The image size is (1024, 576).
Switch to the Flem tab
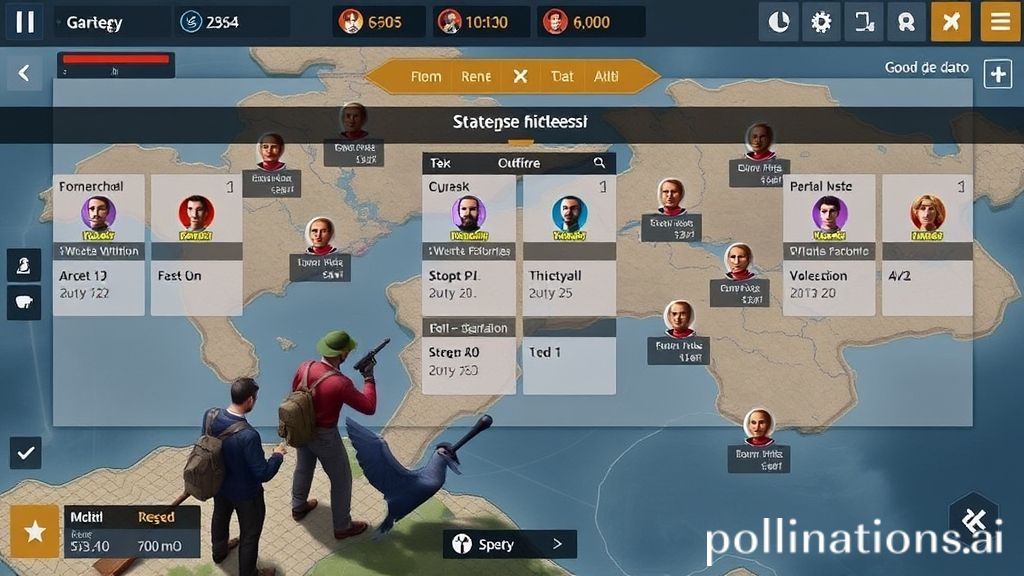(426, 76)
